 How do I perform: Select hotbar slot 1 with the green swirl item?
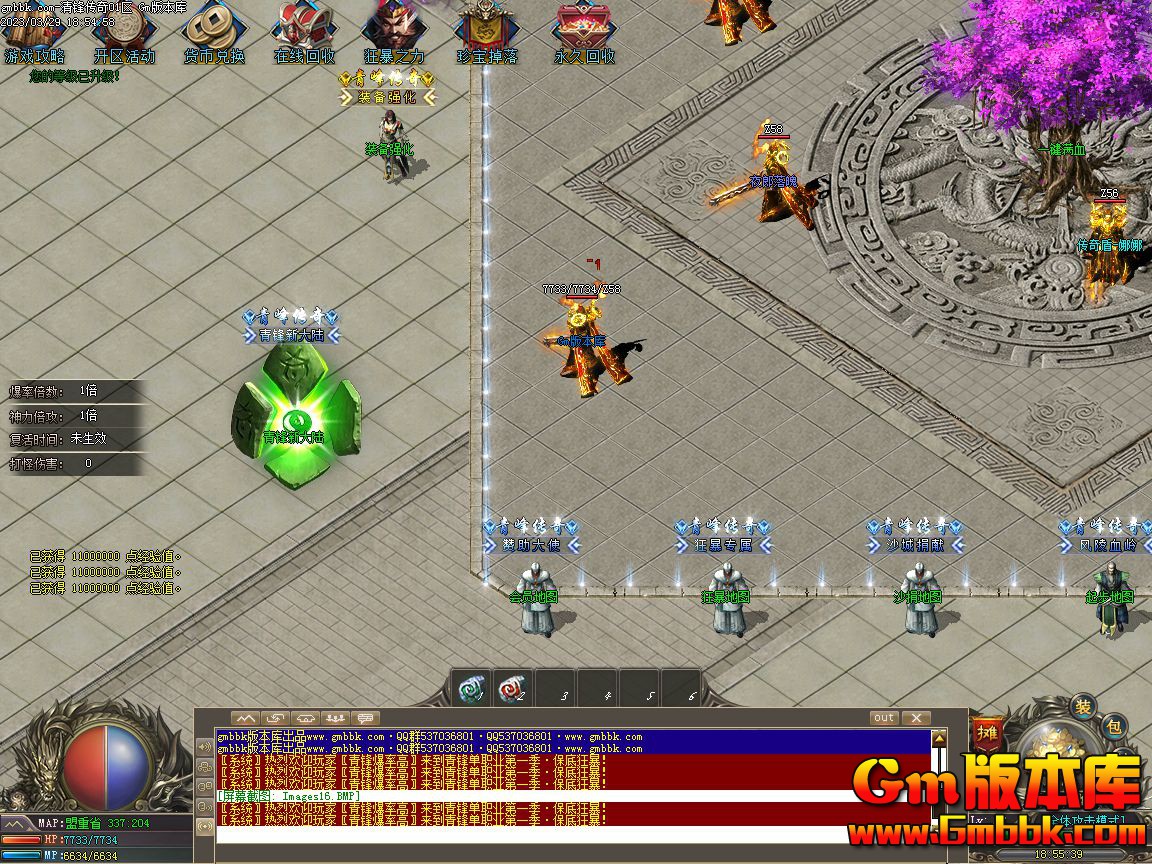click(472, 689)
